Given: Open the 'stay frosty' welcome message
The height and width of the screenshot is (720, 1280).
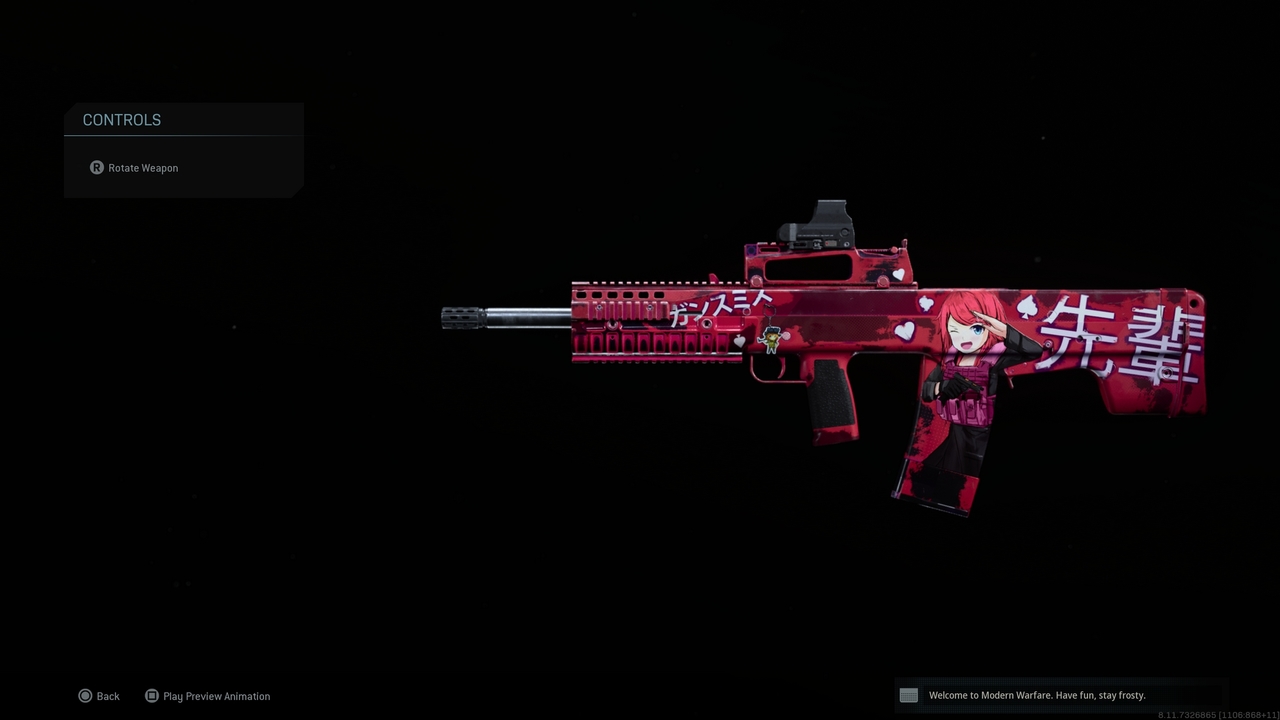Looking at the screenshot, I should 1037,695.
